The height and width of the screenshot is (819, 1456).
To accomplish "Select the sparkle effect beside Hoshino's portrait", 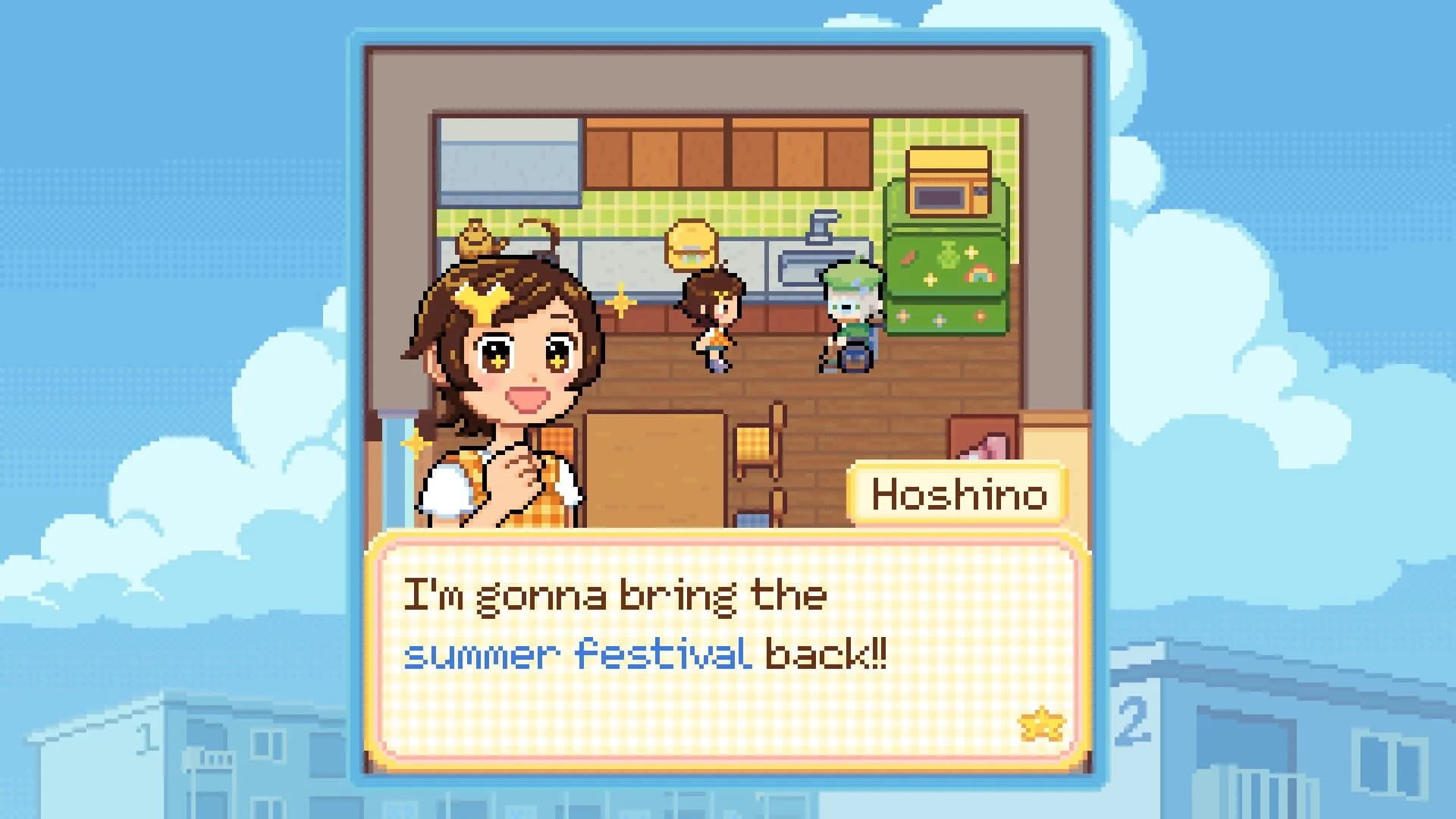I will click(x=621, y=302).
